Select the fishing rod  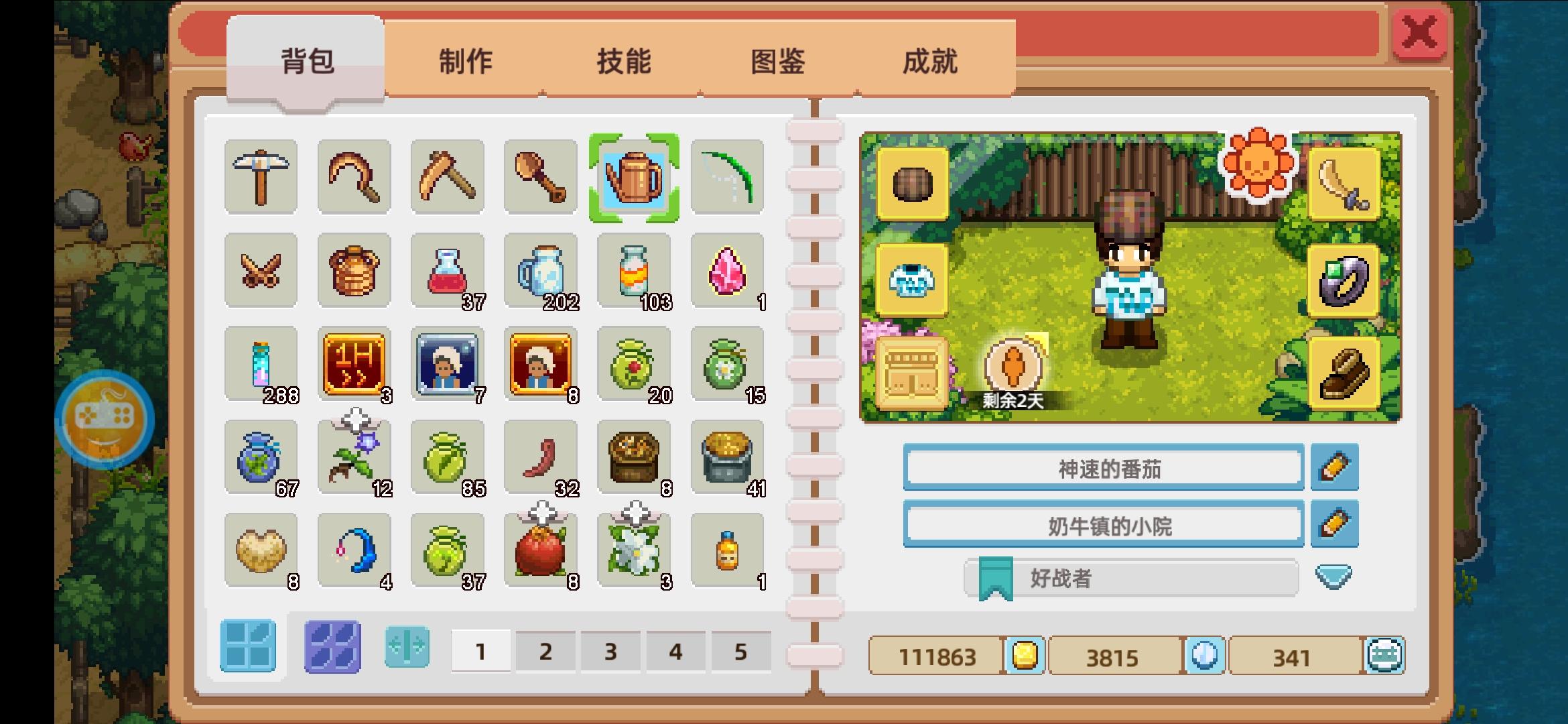729,176
